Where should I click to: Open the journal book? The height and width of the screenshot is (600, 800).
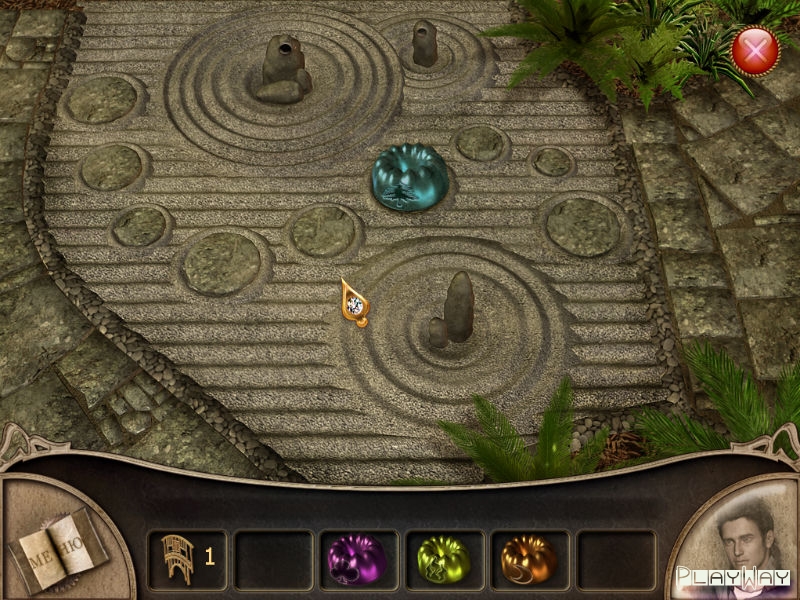tap(57, 545)
